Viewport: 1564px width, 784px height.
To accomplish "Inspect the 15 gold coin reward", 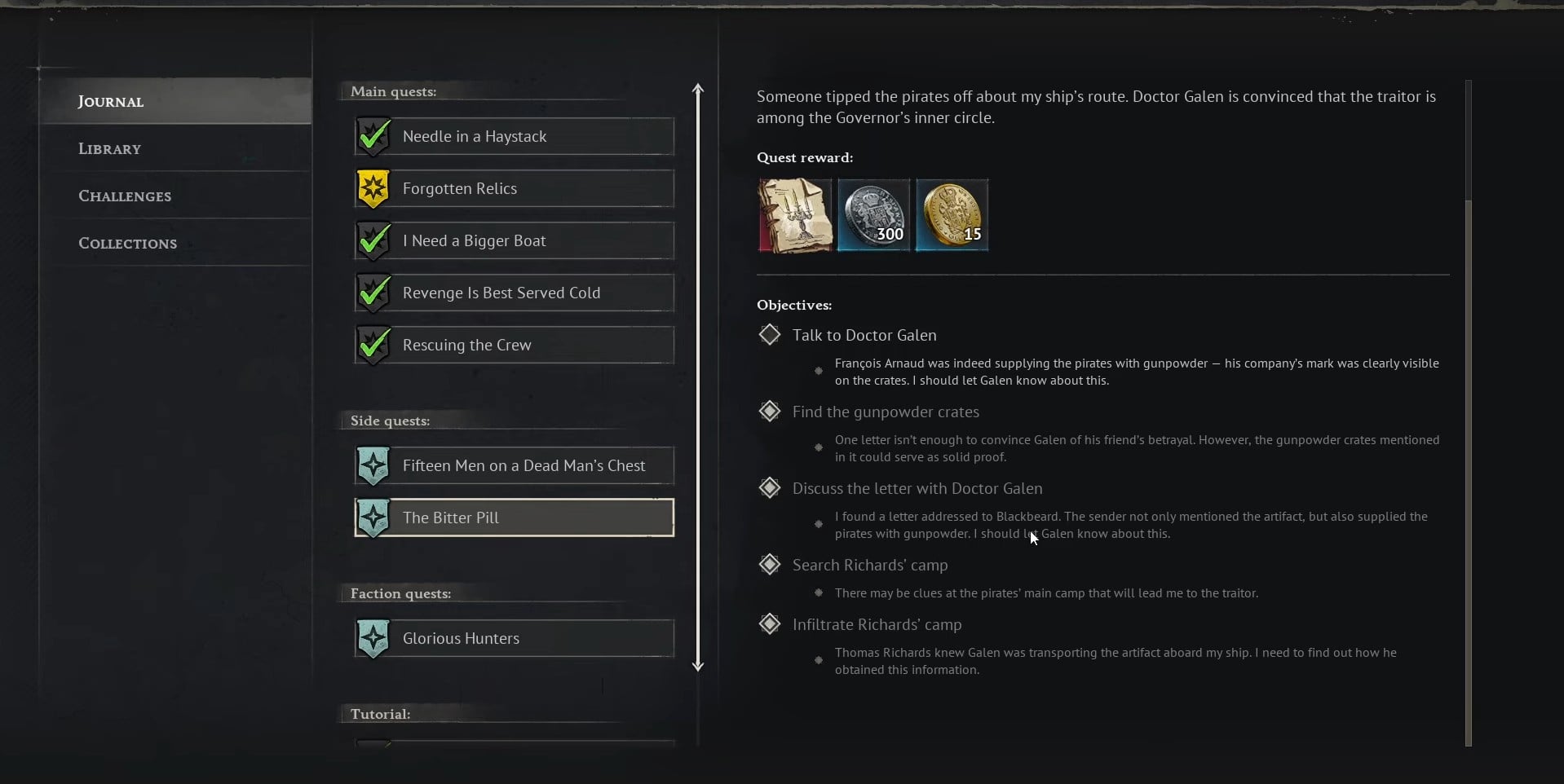I will pos(952,216).
